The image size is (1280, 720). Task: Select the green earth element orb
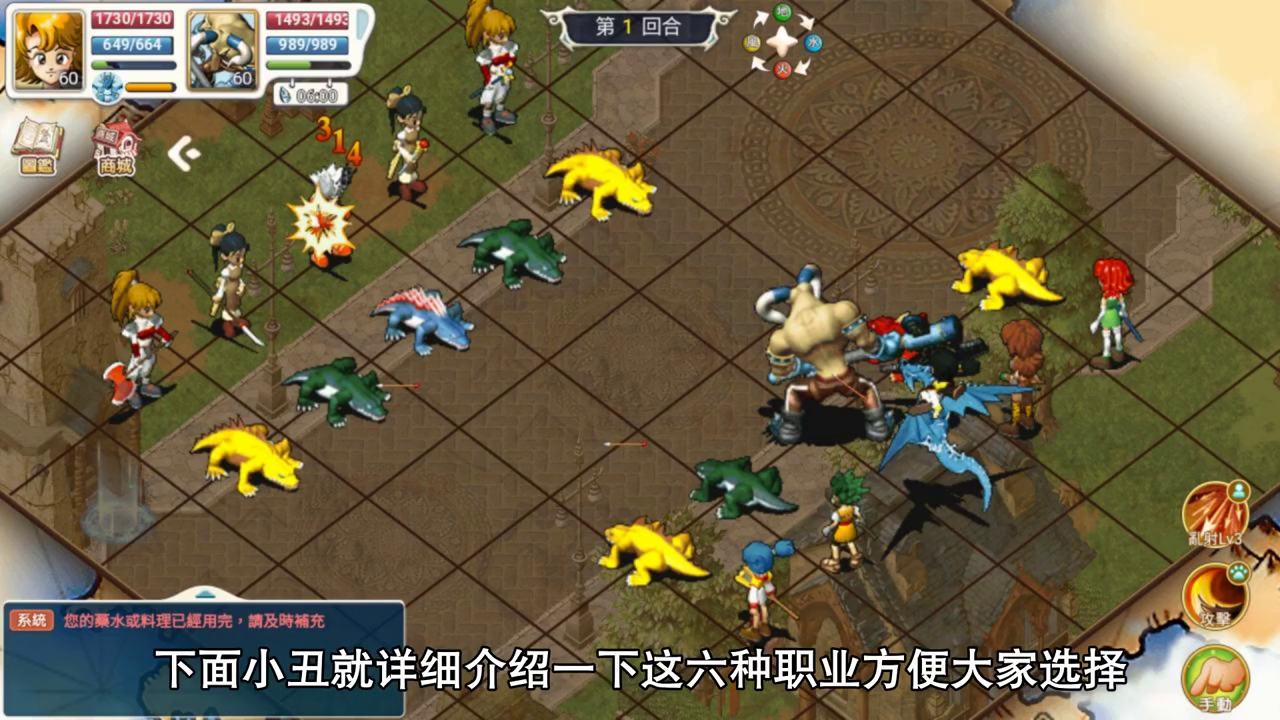(783, 14)
